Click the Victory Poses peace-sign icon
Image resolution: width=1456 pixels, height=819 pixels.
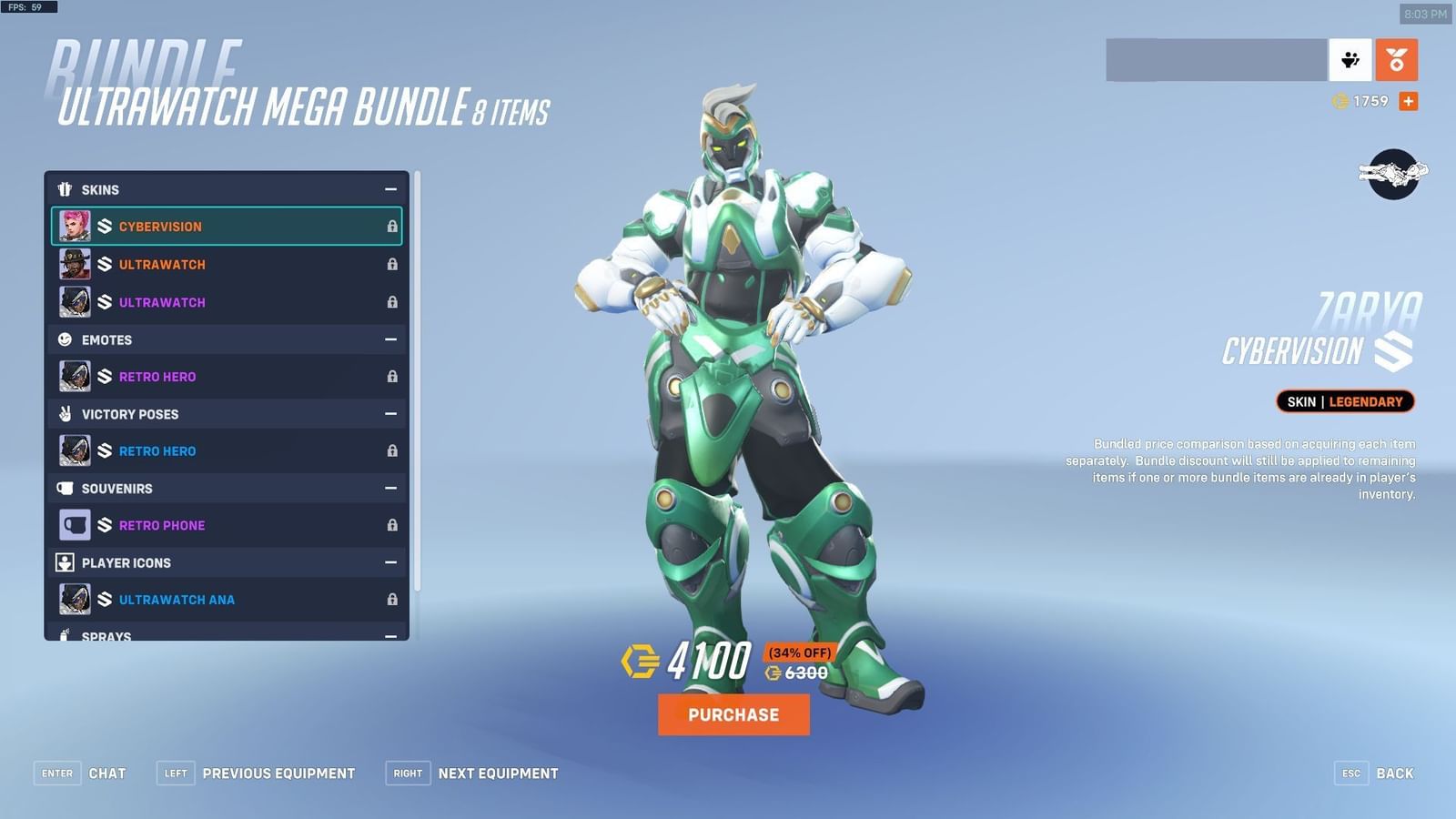(x=65, y=414)
